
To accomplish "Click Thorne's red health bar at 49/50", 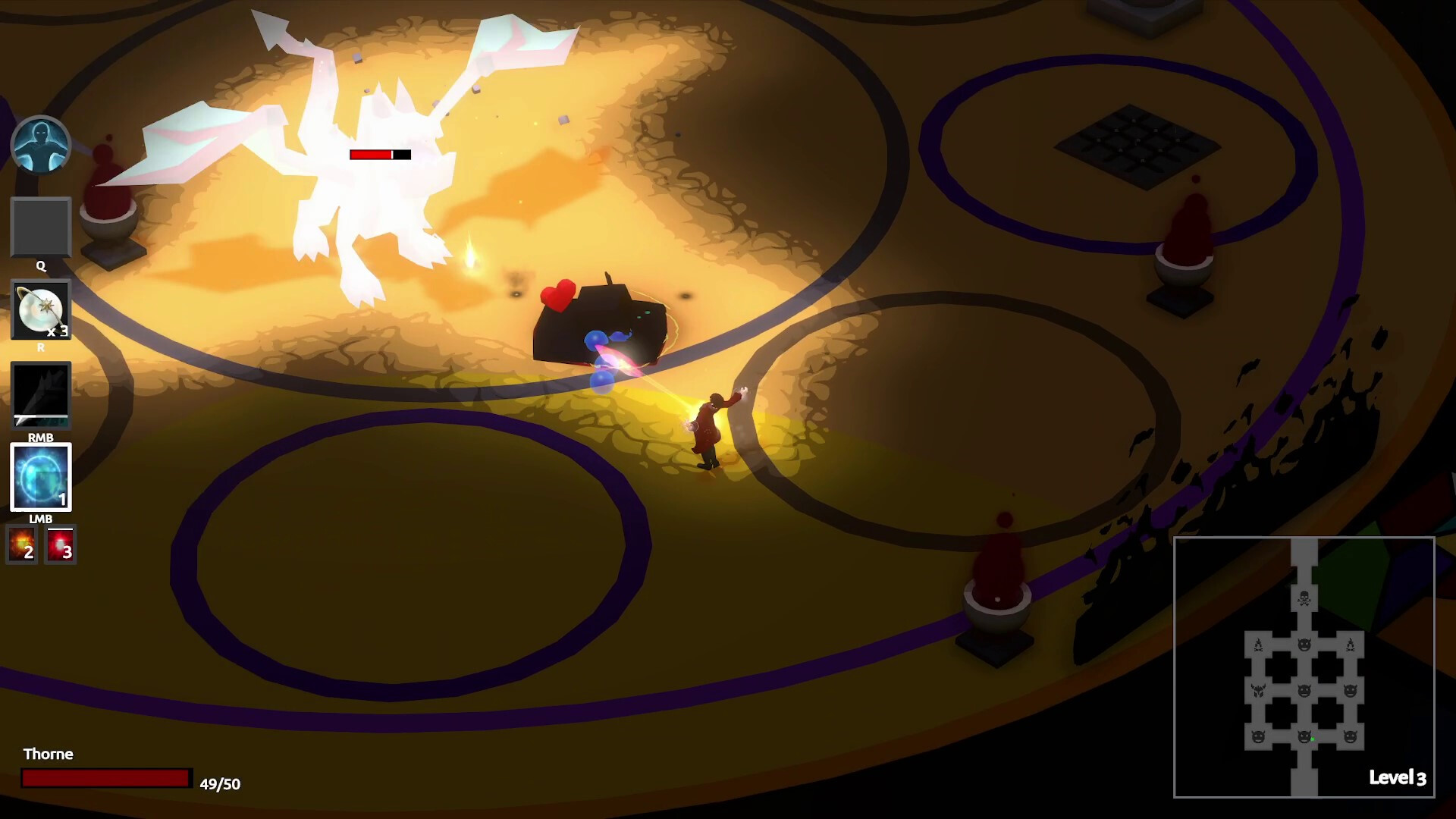I will tap(106, 779).
